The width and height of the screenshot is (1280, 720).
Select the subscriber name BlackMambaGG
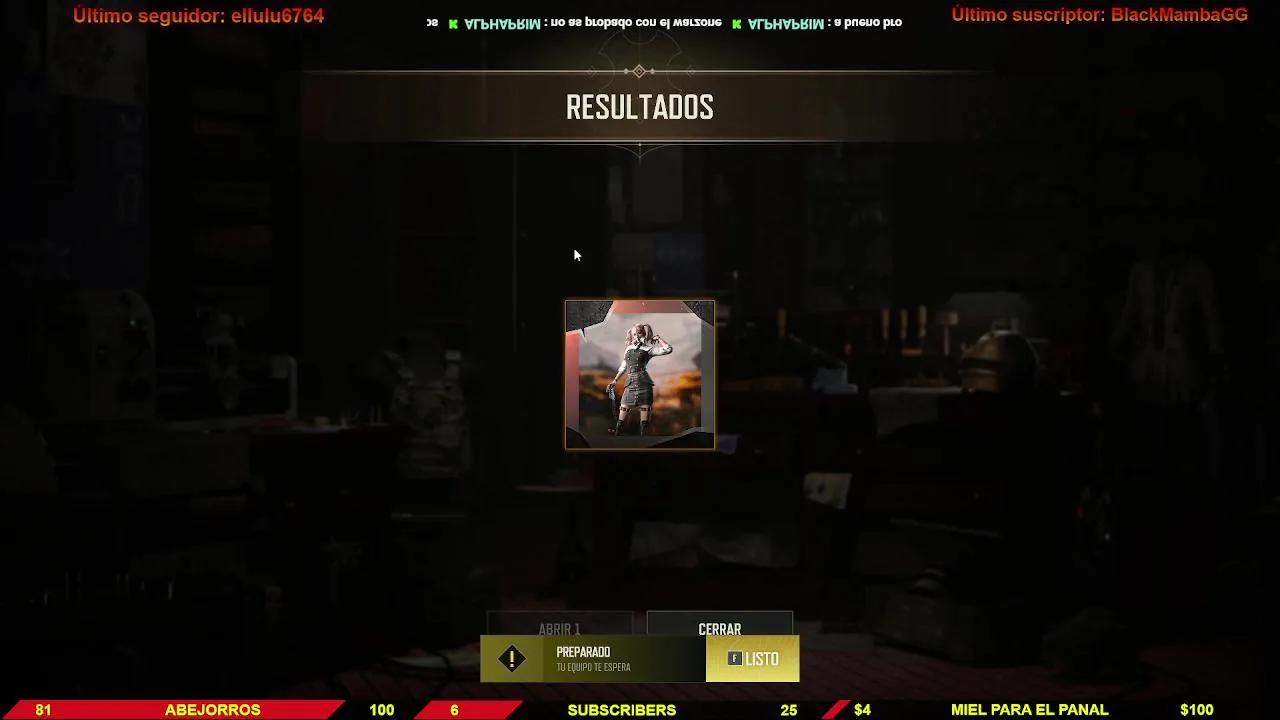coord(1177,15)
